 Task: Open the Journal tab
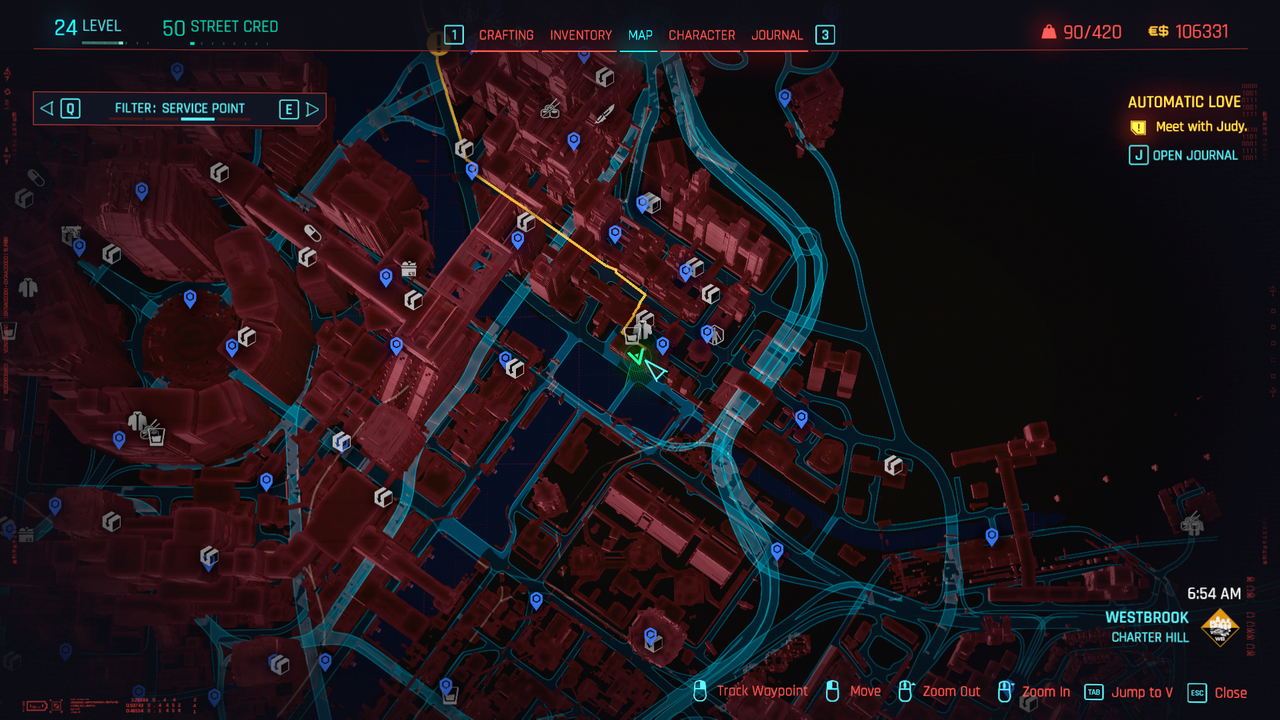coord(777,35)
